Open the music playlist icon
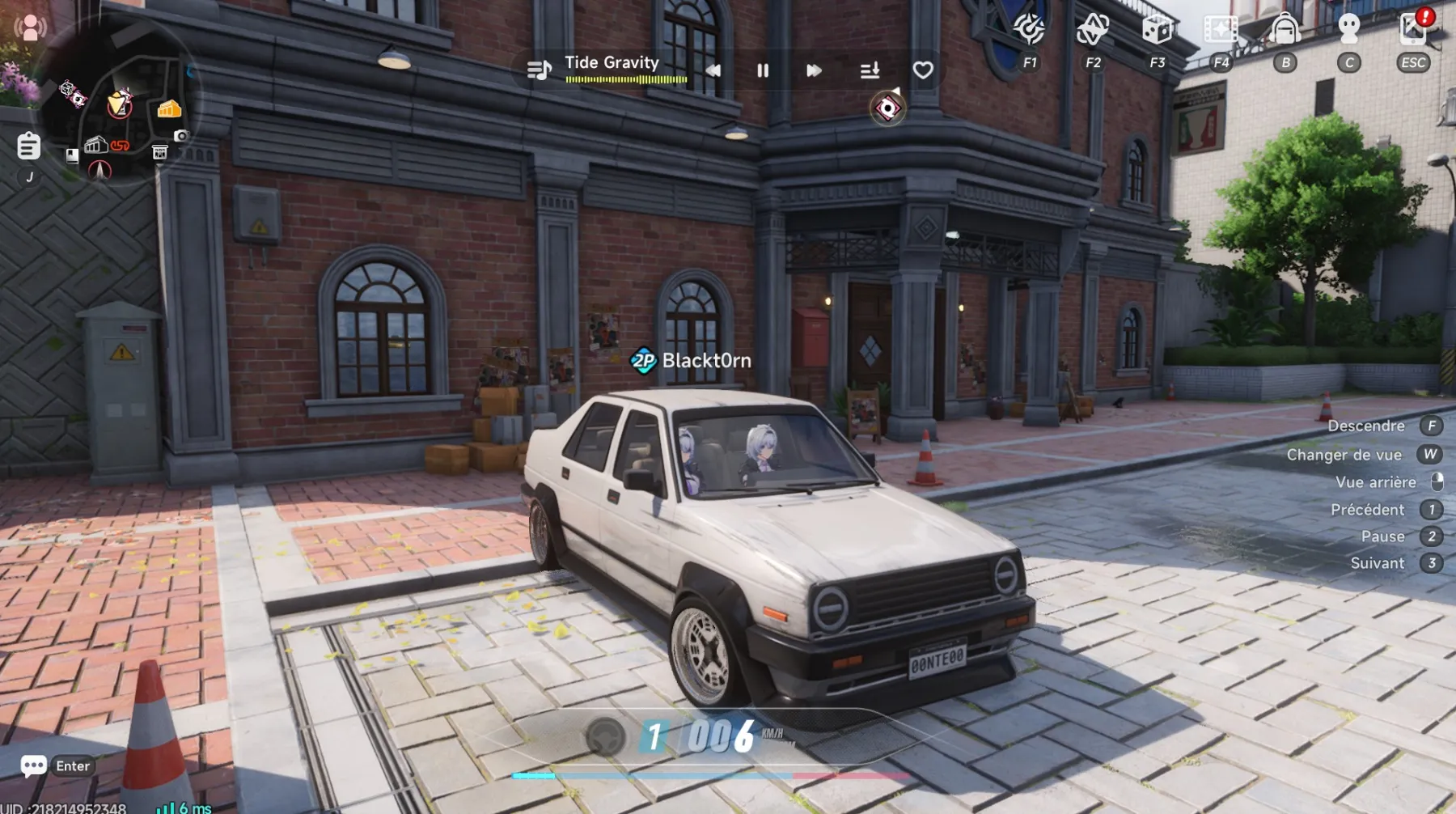This screenshot has height=814, width=1456. (x=539, y=70)
